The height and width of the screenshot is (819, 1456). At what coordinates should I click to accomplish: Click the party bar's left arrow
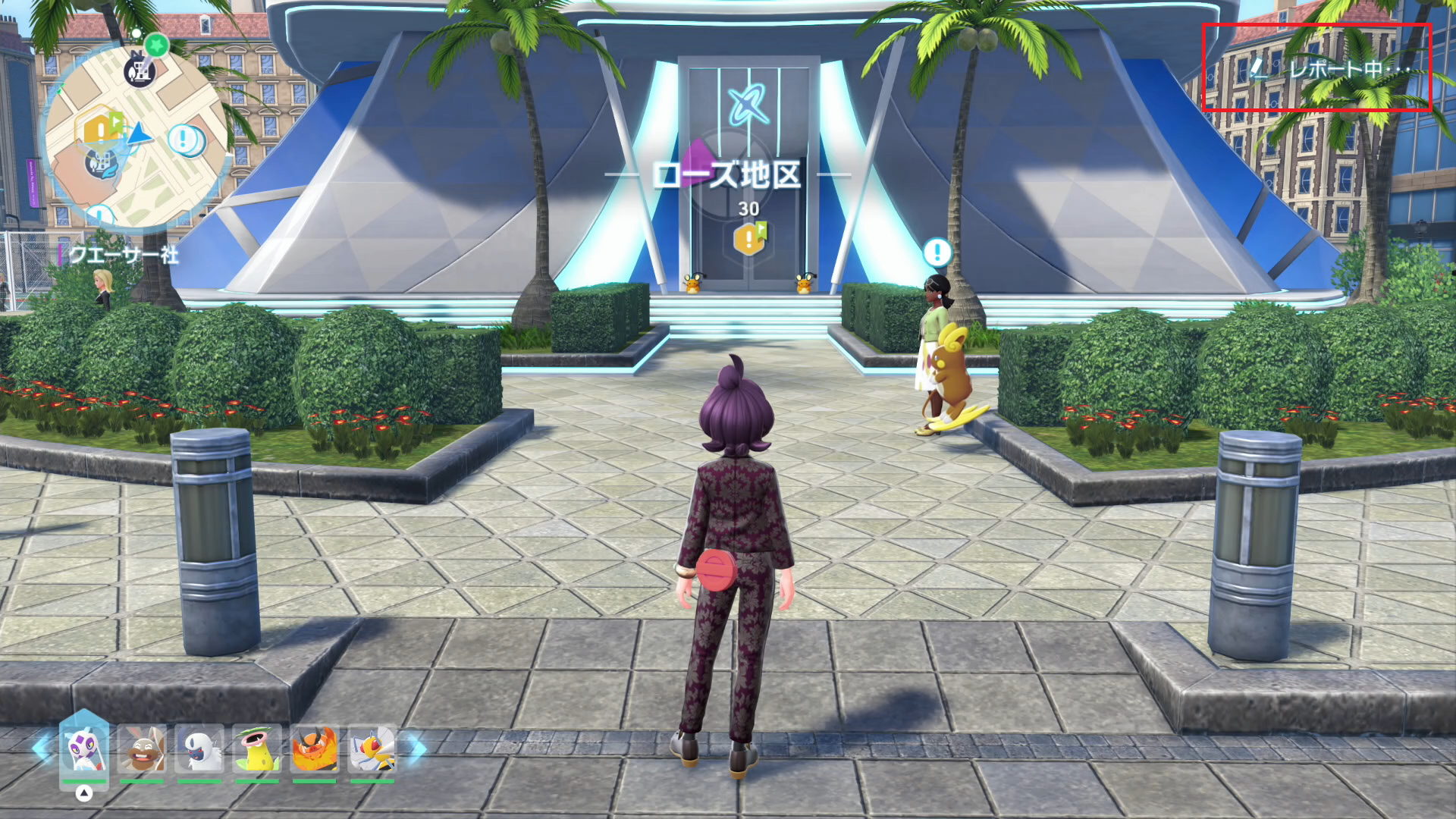[x=41, y=748]
